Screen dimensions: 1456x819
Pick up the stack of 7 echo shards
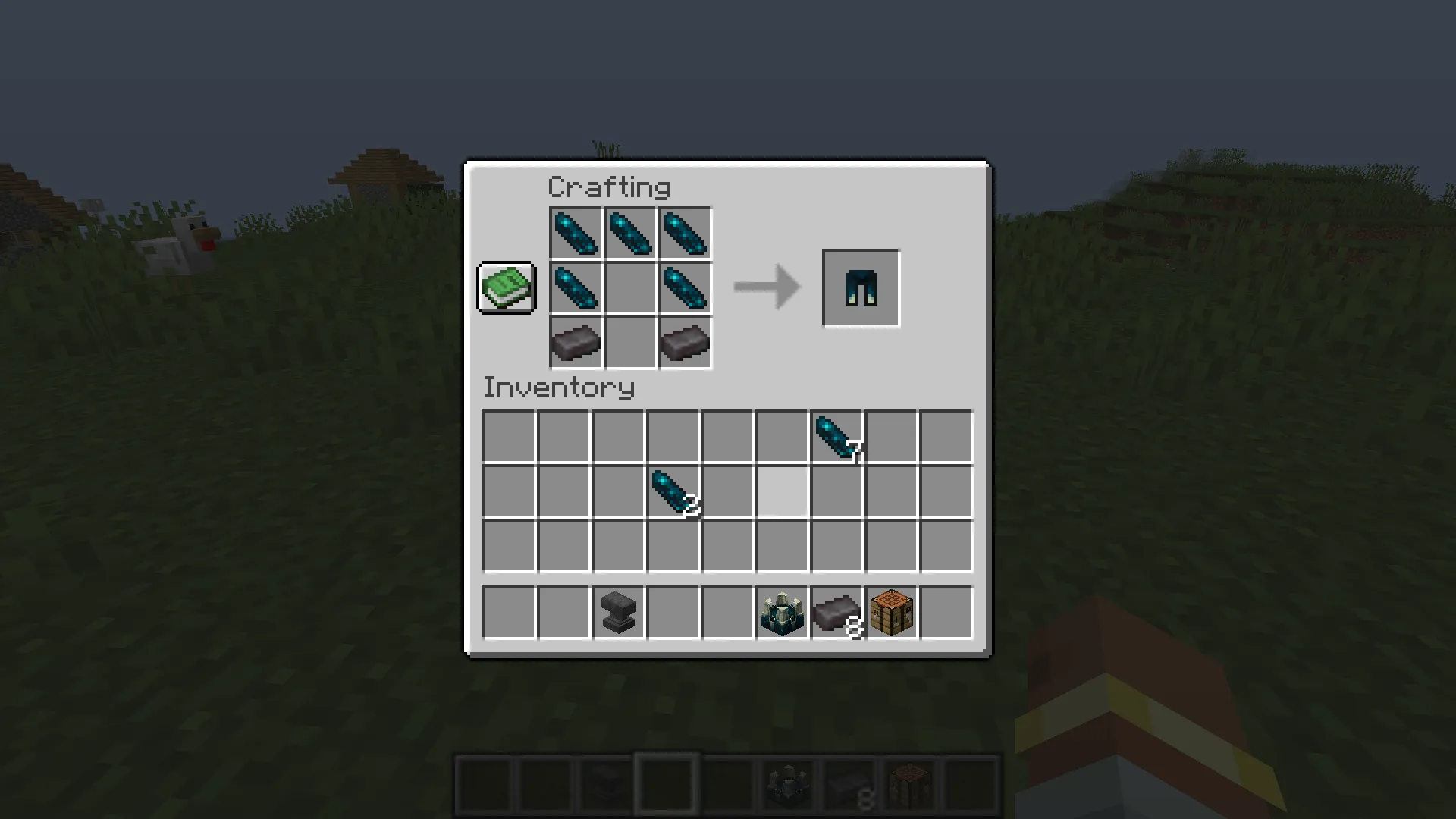[x=836, y=436]
